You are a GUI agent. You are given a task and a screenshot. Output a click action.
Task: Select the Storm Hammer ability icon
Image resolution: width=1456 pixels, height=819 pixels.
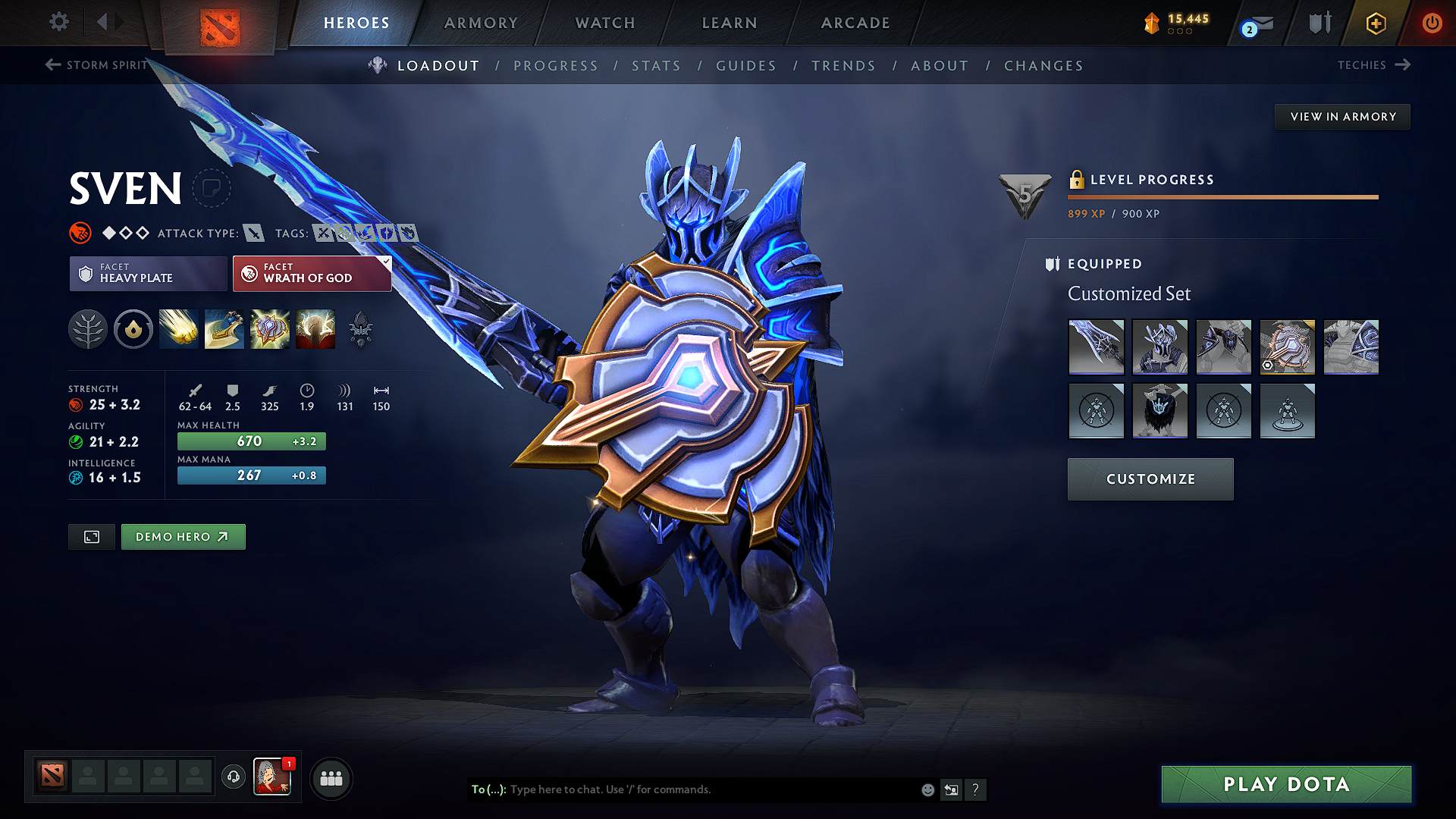click(x=179, y=328)
